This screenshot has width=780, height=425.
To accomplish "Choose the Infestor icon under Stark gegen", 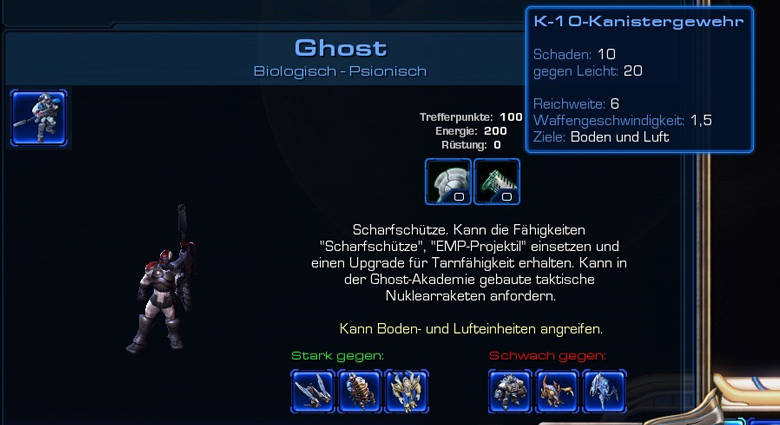I will coord(360,391).
